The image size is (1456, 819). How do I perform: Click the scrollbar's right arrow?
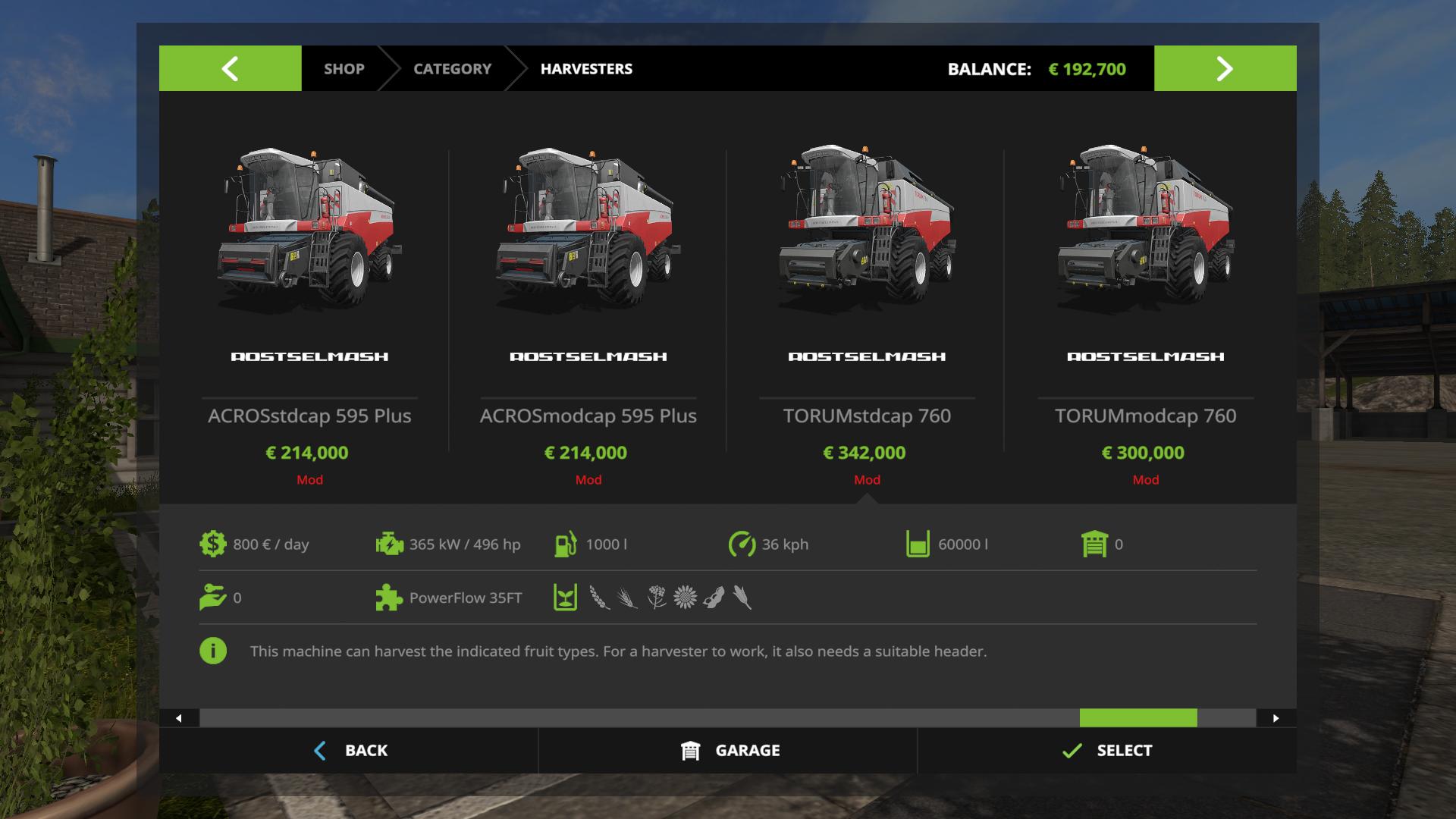pyautogui.click(x=1276, y=718)
